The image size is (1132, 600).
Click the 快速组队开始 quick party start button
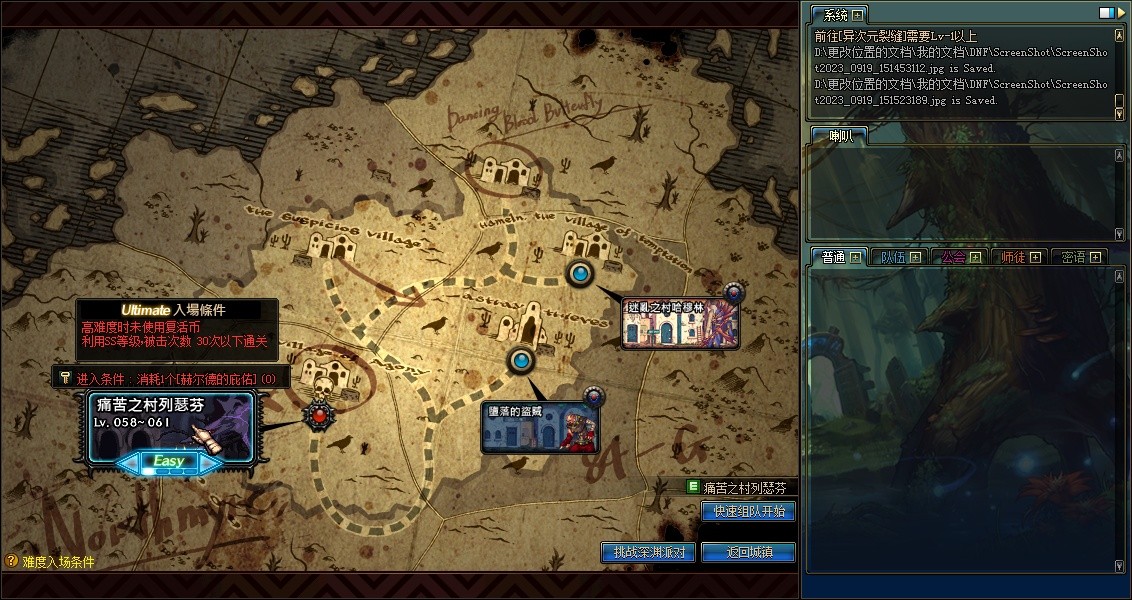pos(749,511)
